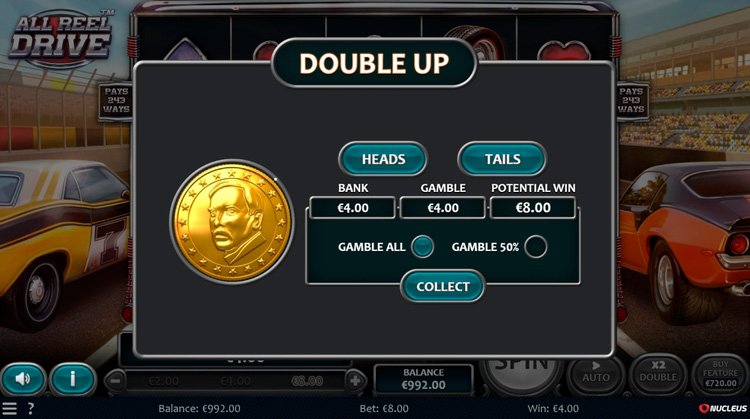Screen dimensions: 750x419
Task: Increase the bet with plus button
Action: (x=355, y=380)
